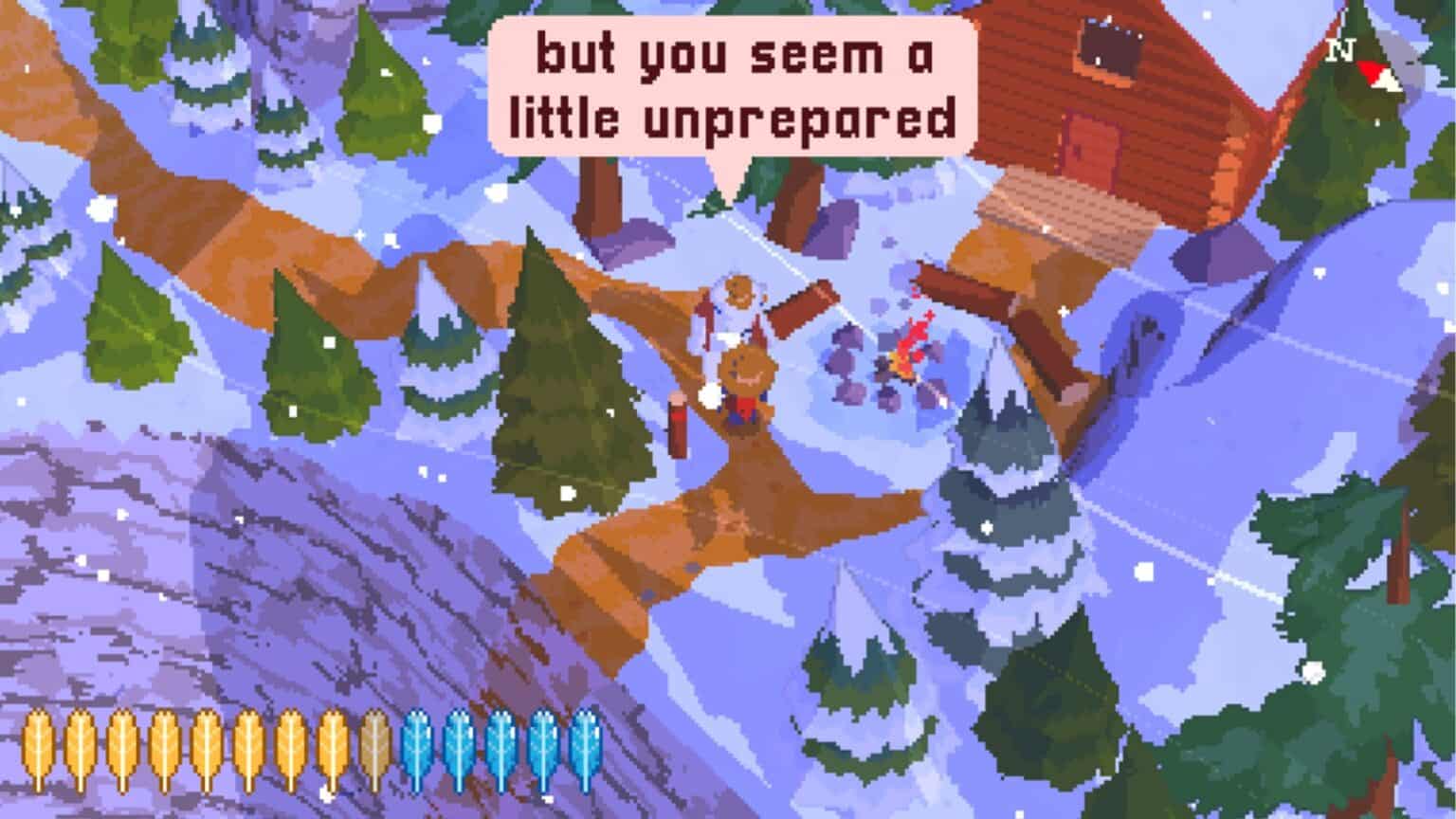Click the middle blue feather of the stamina row
This screenshot has width=1456, height=819.
coord(501,745)
